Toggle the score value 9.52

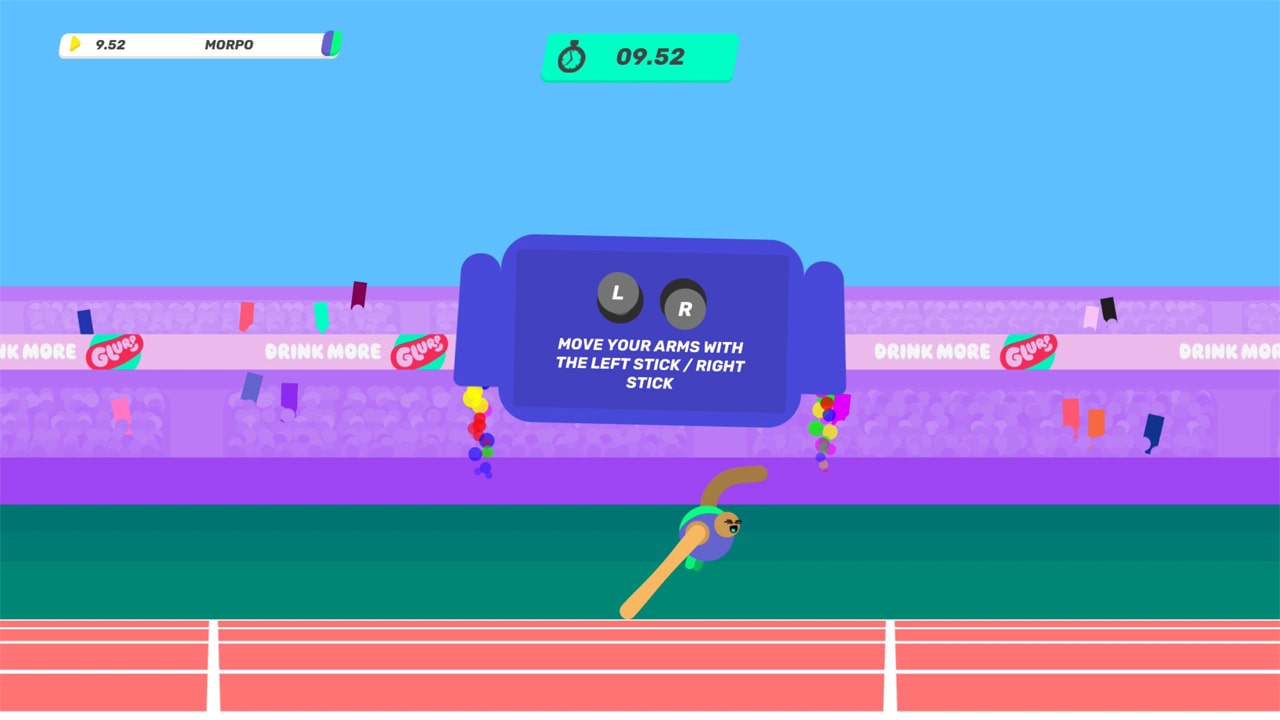click(109, 44)
